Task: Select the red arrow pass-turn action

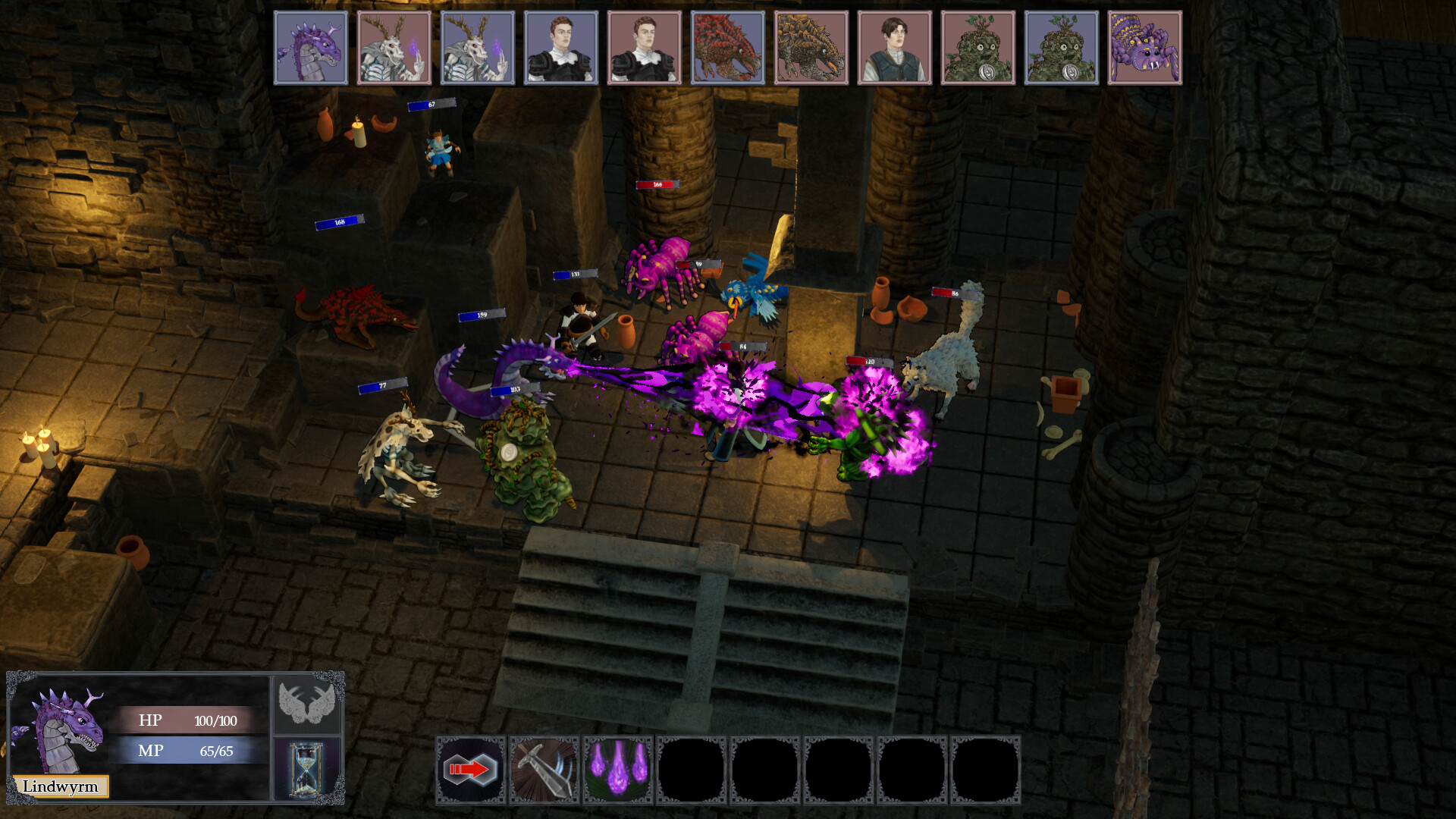Action: [x=470, y=769]
